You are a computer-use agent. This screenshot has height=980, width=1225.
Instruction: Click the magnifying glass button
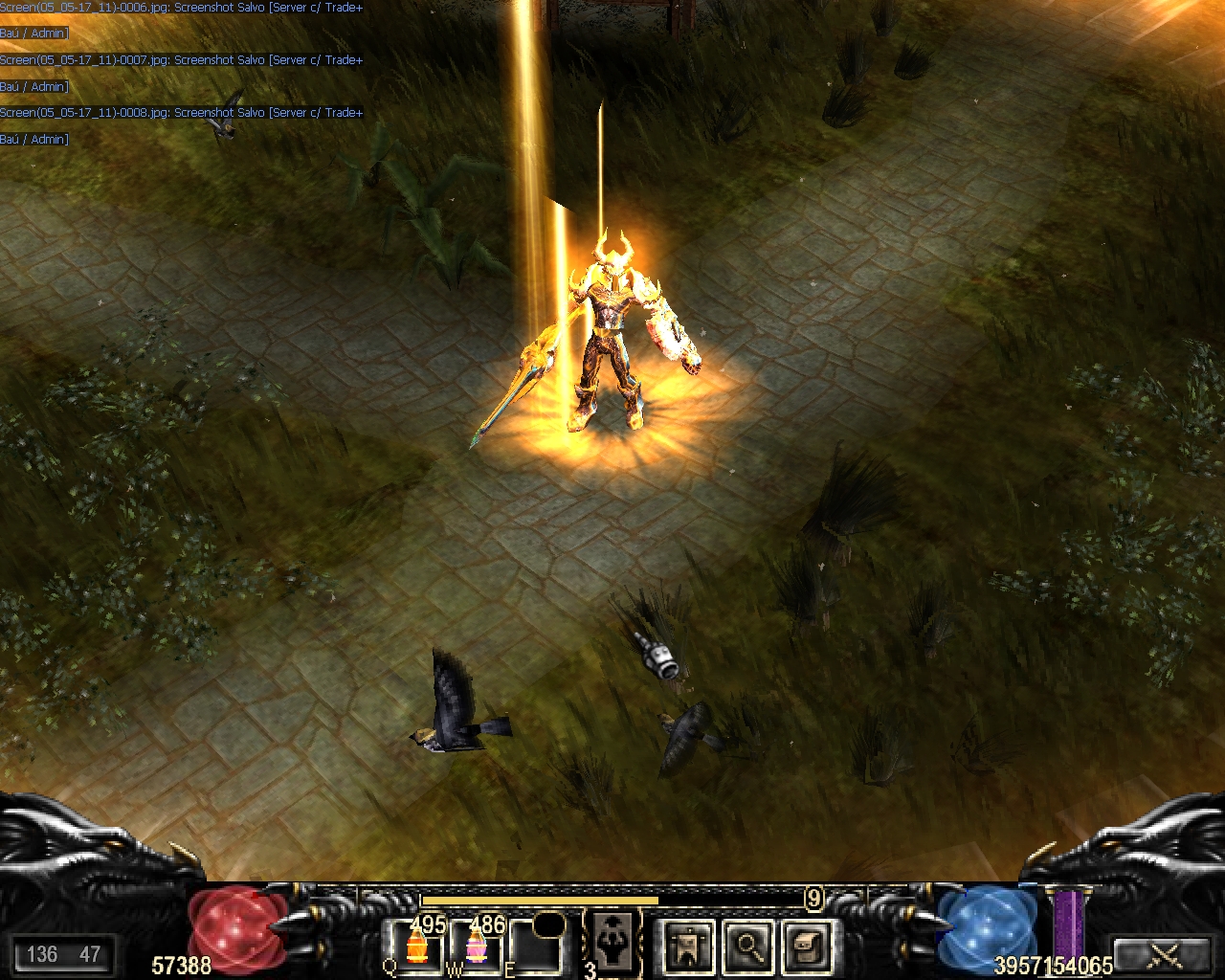click(747, 947)
